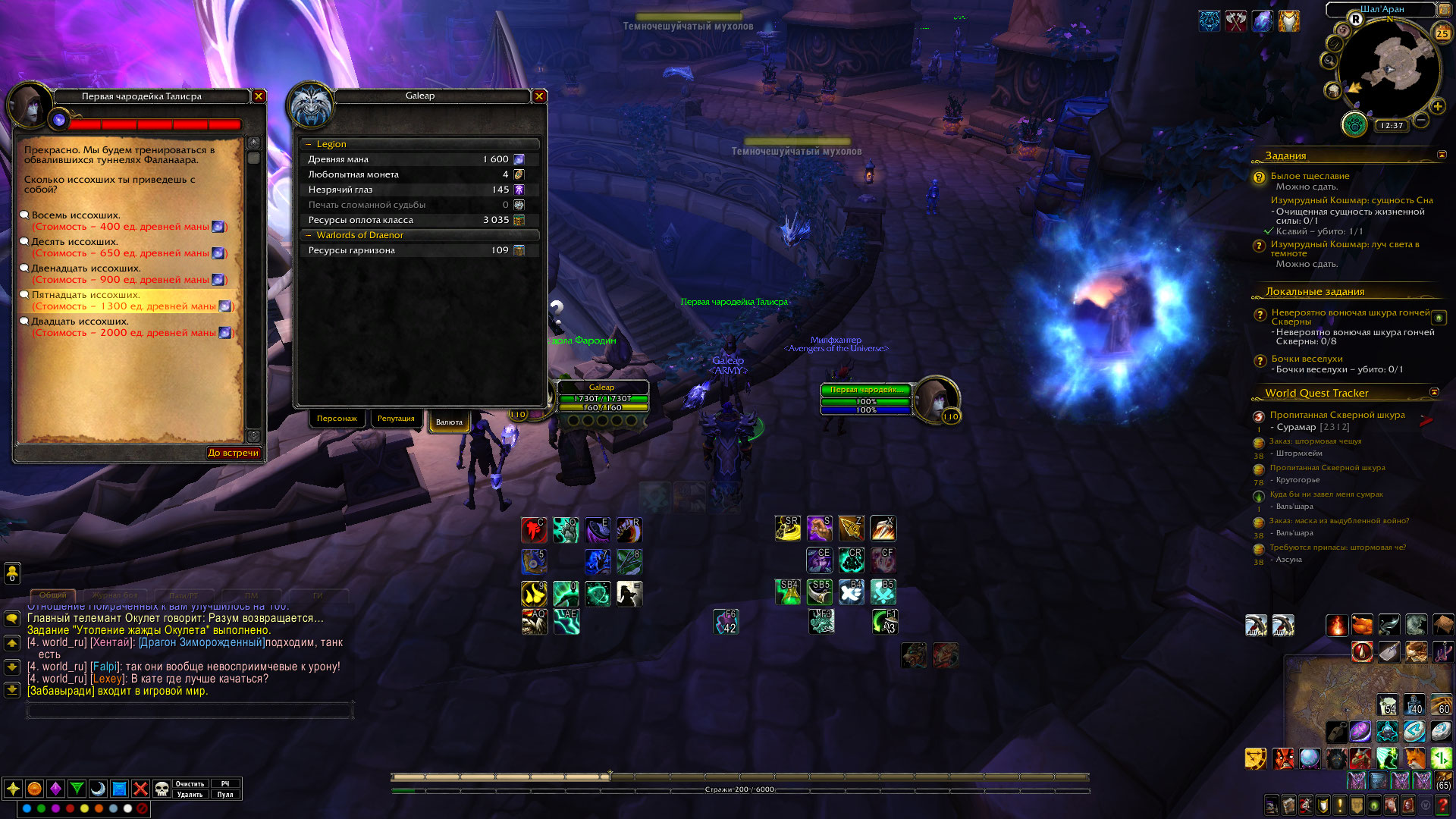Viewport: 1456px width, 819px height.
Task: Close the Первая чародейка Талисра dialogue window
Action: click(259, 96)
